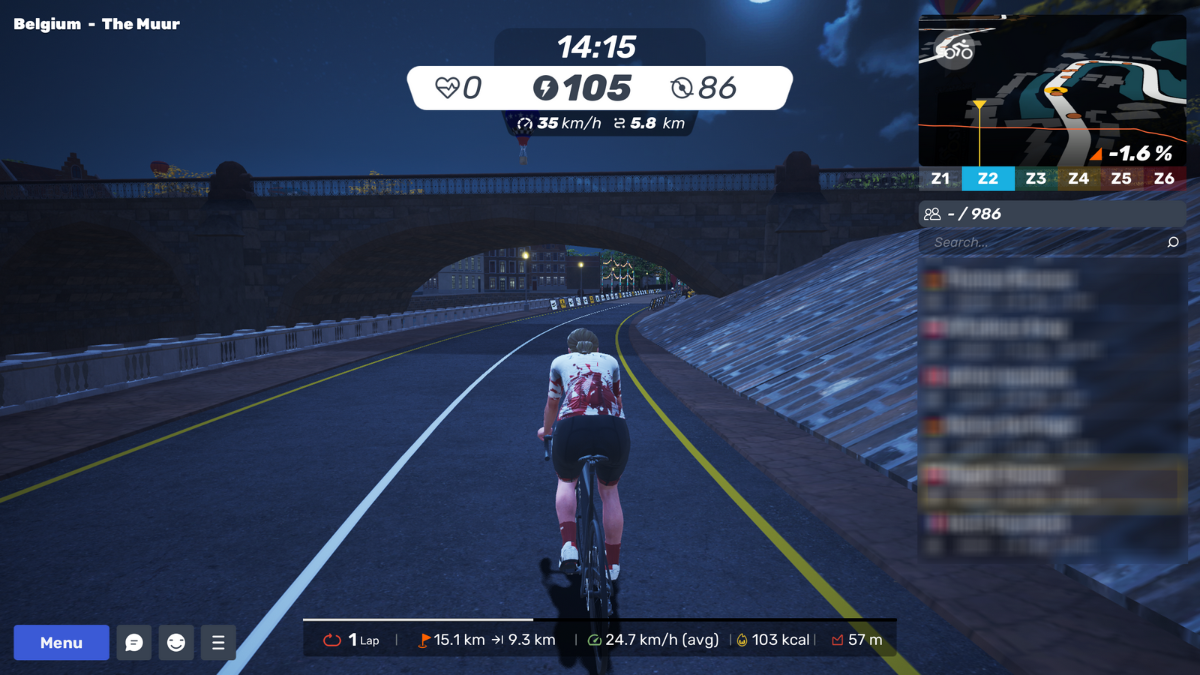The height and width of the screenshot is (675, 1200).
Task: Select the Z3 power zone
Action: click(x=1036, y=179)
